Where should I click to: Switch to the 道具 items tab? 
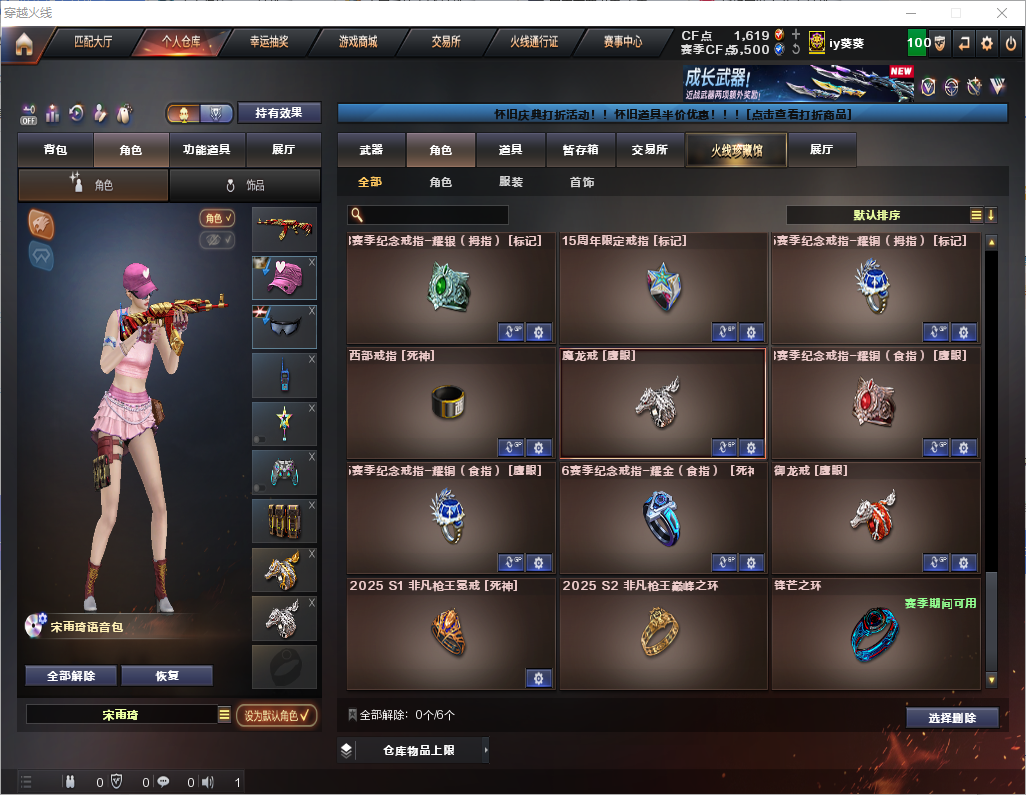510,150
